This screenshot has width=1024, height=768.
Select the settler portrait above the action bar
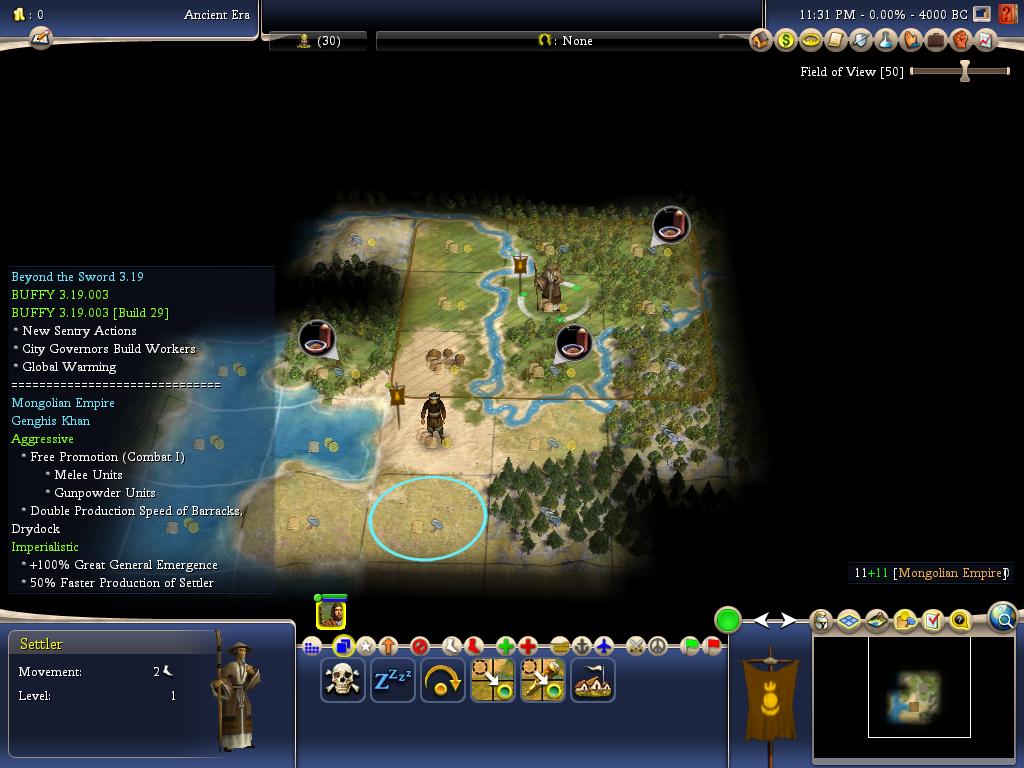pos(331,613)
